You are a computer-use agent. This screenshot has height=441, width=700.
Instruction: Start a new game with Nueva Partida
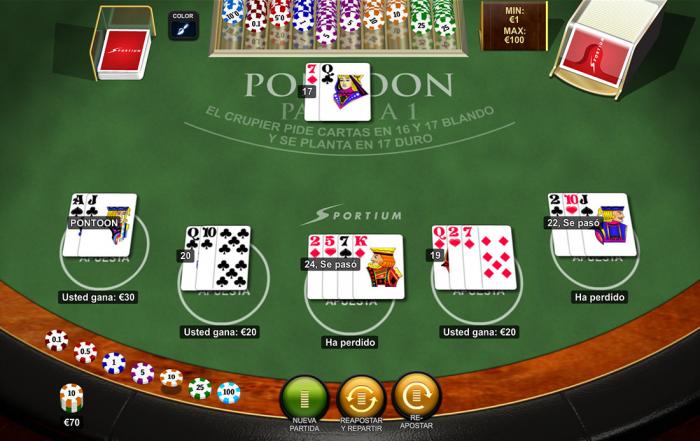point(304,395)
